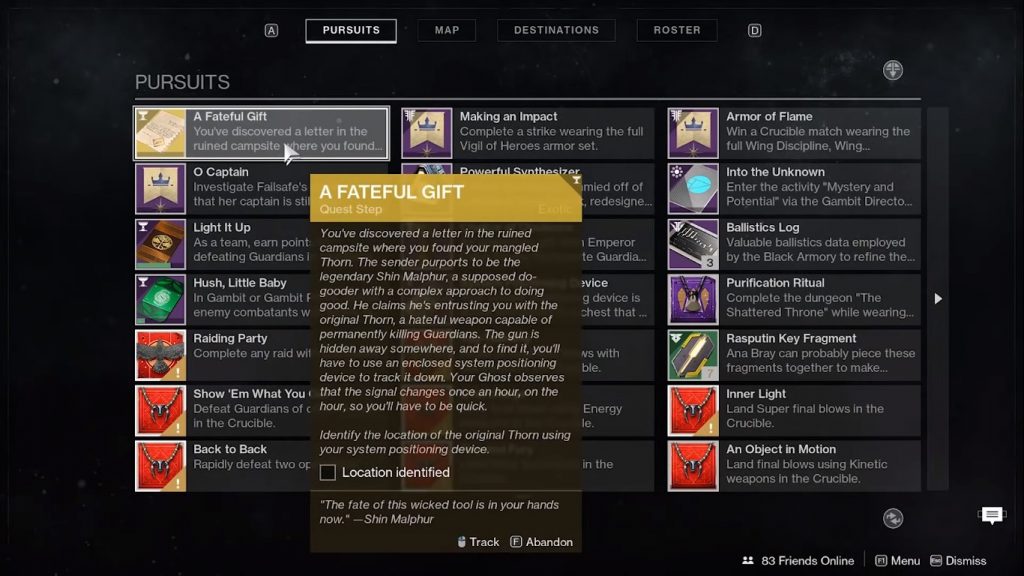Switch to the Roster tab
Viewport: 1024px width, 576px height.
pyautogui.click(x=677, y=30)
